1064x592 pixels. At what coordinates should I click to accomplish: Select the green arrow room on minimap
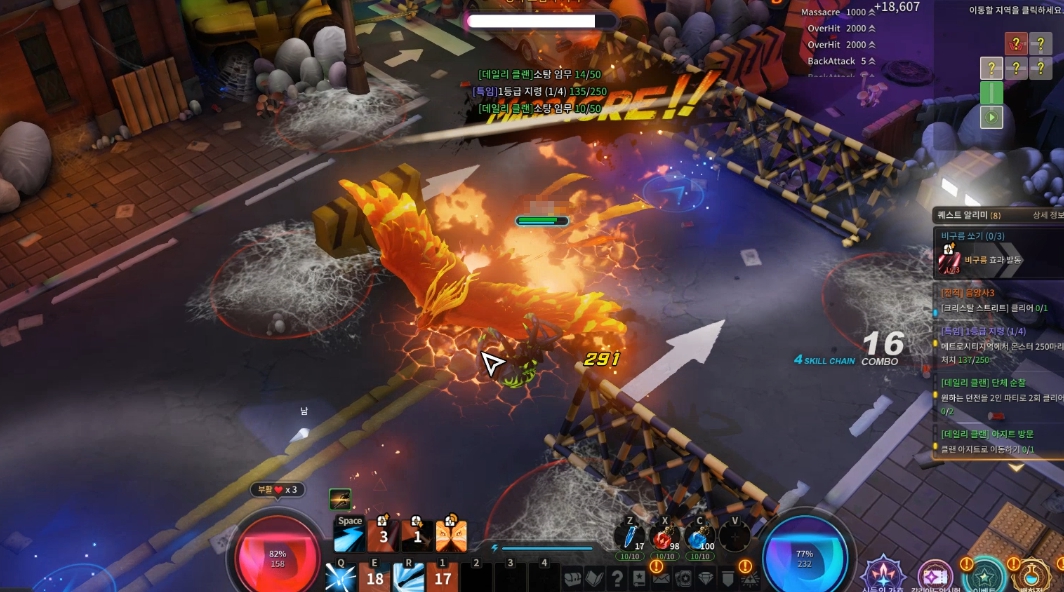(992, 117)
